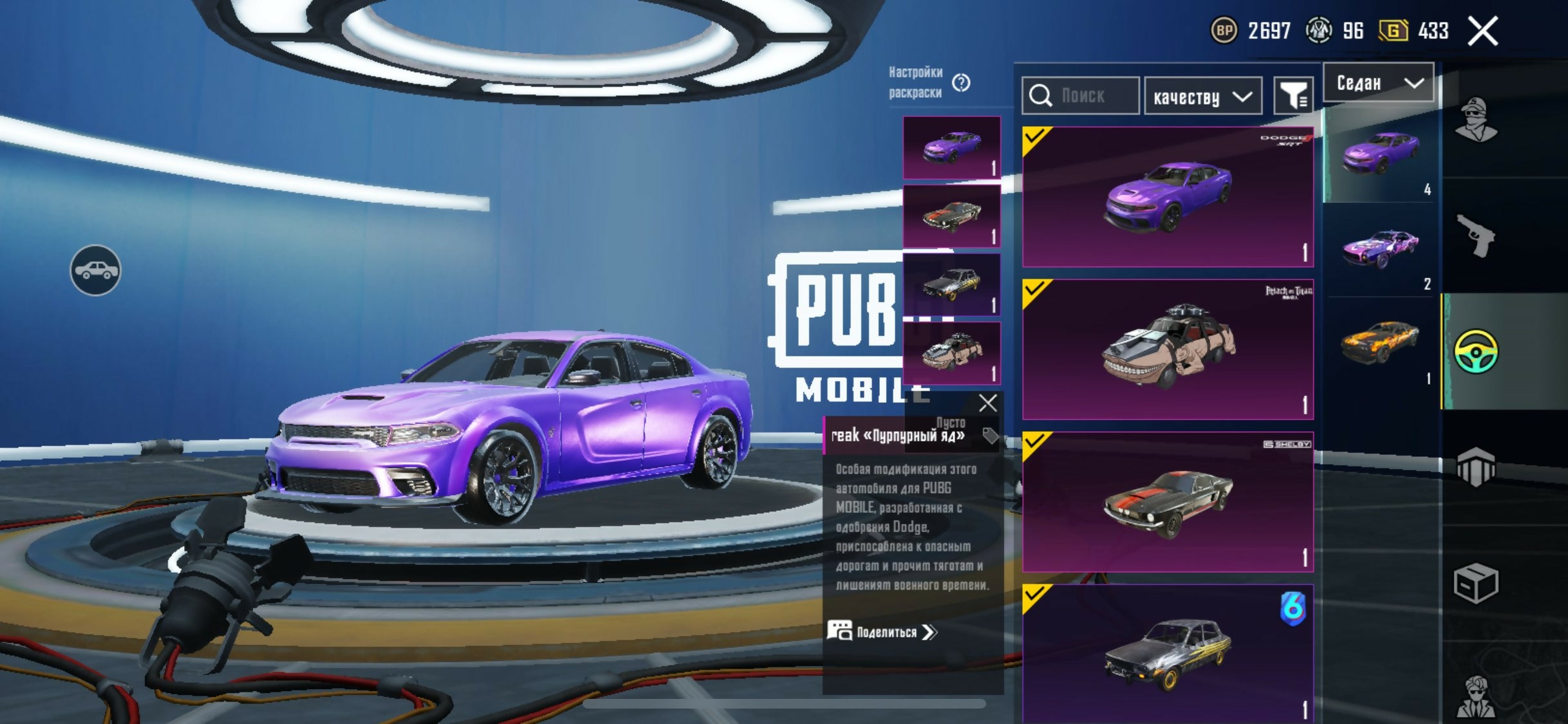
Task: Select the purple Dodge Charger card
Action: point(1168,196)
